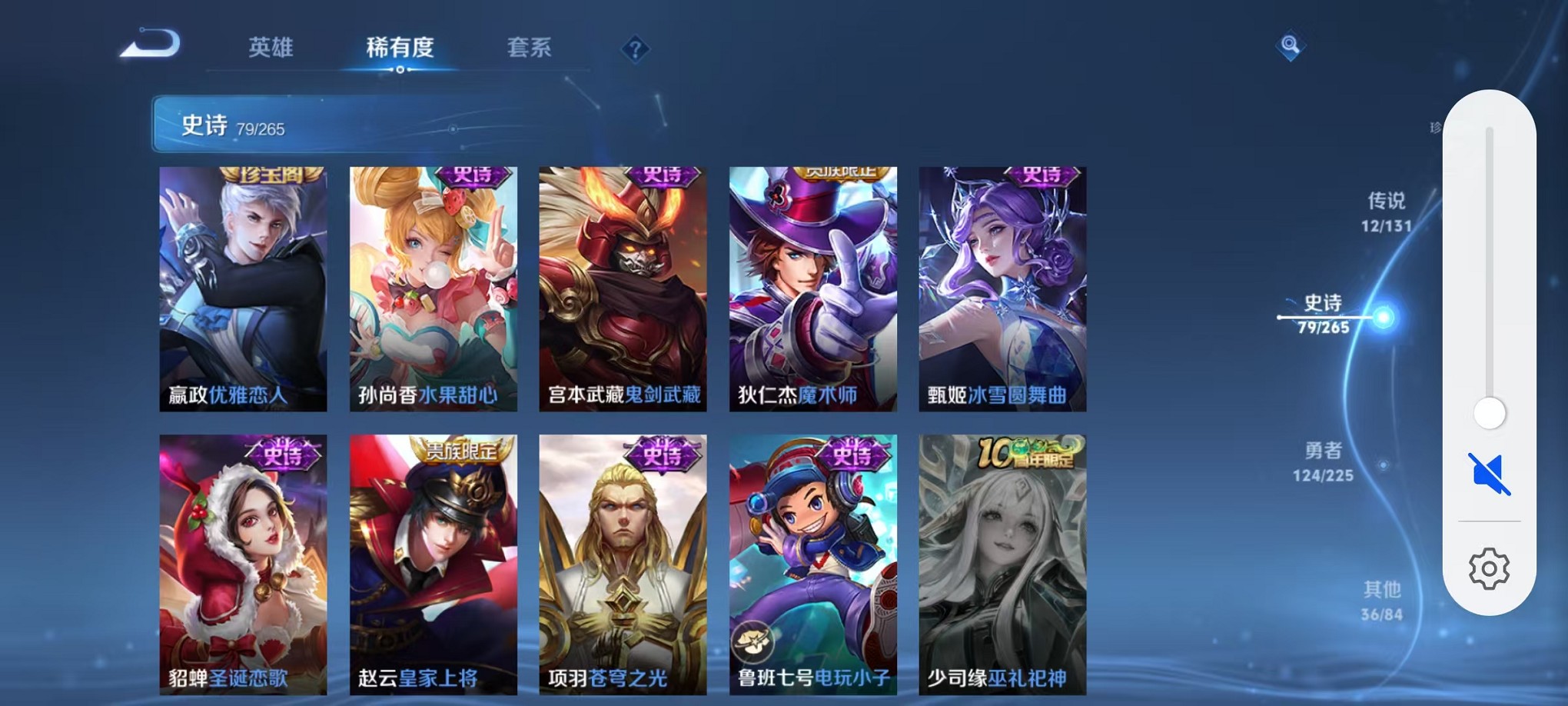Select the 貂蝉圣诞恋歌 skin card
This screenshot has width=1568, height=706.
click(242, 554)
